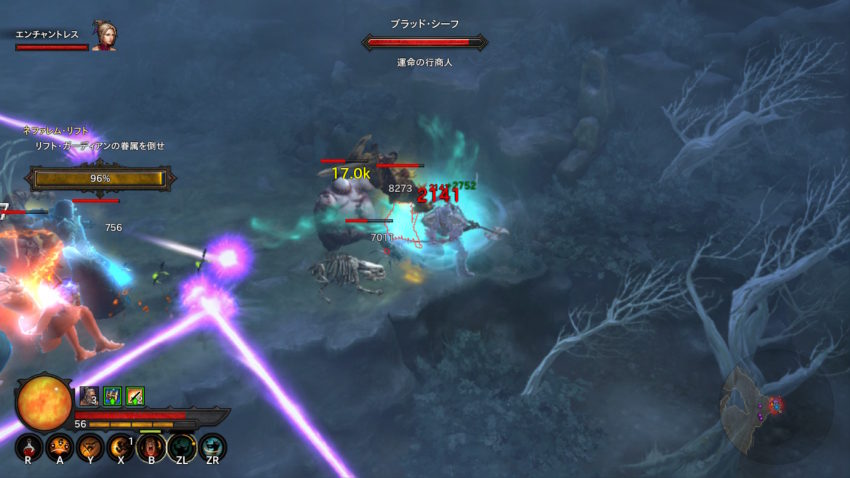The width and height of the screenshot is (850, 478).
Task: Inspect the sword buff with green arrow
Action: pos(135,395)
